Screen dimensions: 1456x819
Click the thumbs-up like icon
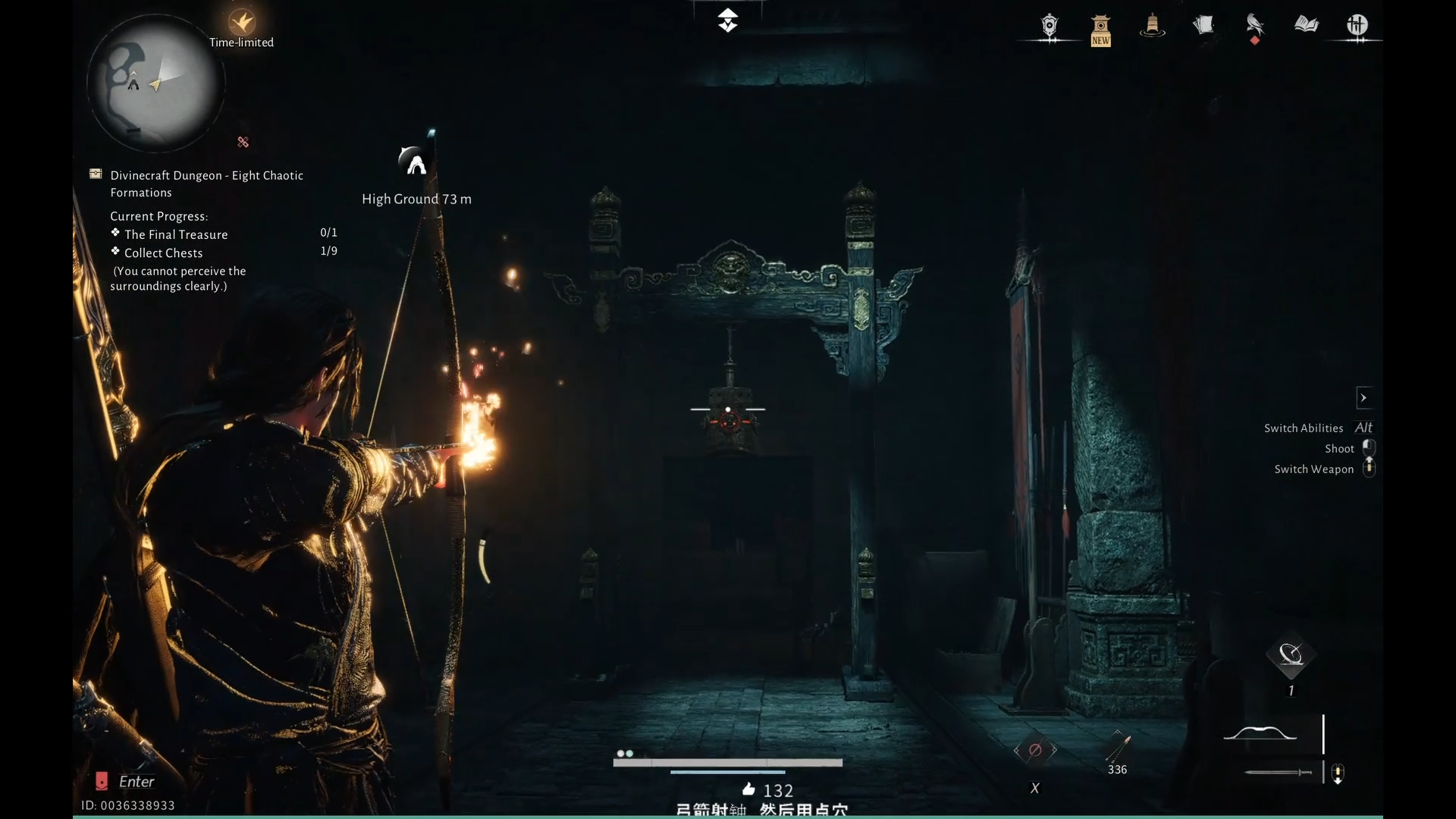[x=748, y=789]
